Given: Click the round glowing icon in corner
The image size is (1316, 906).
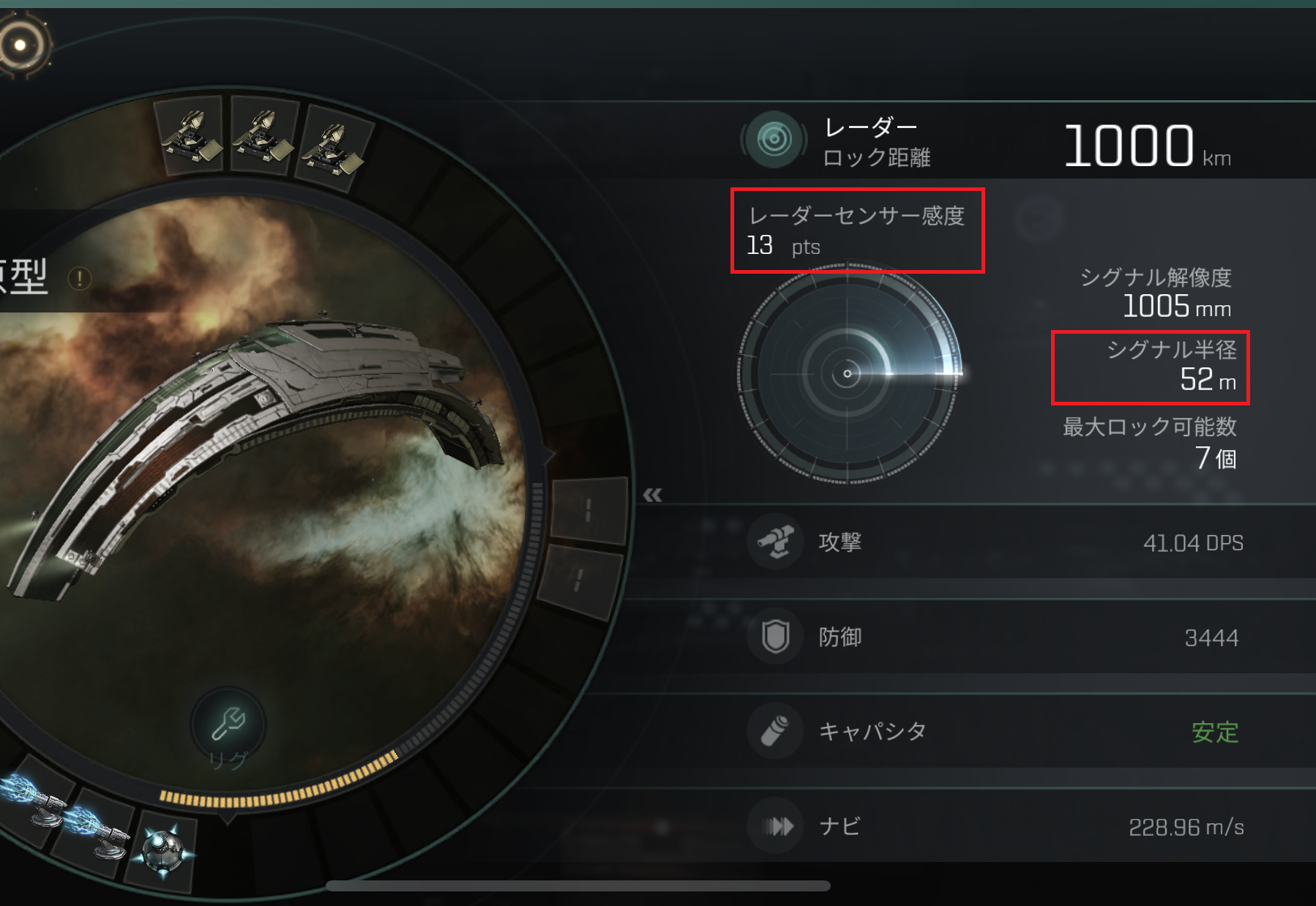Looking at the screenshot, I should (22, 45).
